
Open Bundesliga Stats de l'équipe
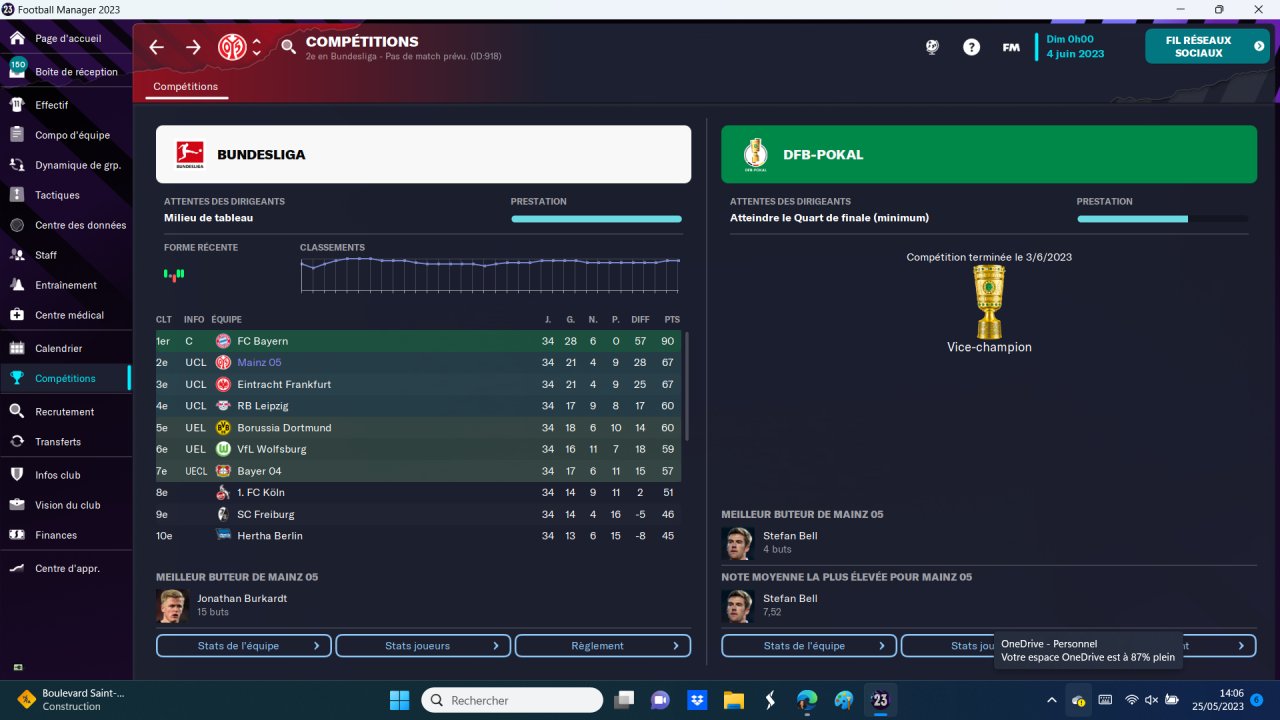point(244,646)
